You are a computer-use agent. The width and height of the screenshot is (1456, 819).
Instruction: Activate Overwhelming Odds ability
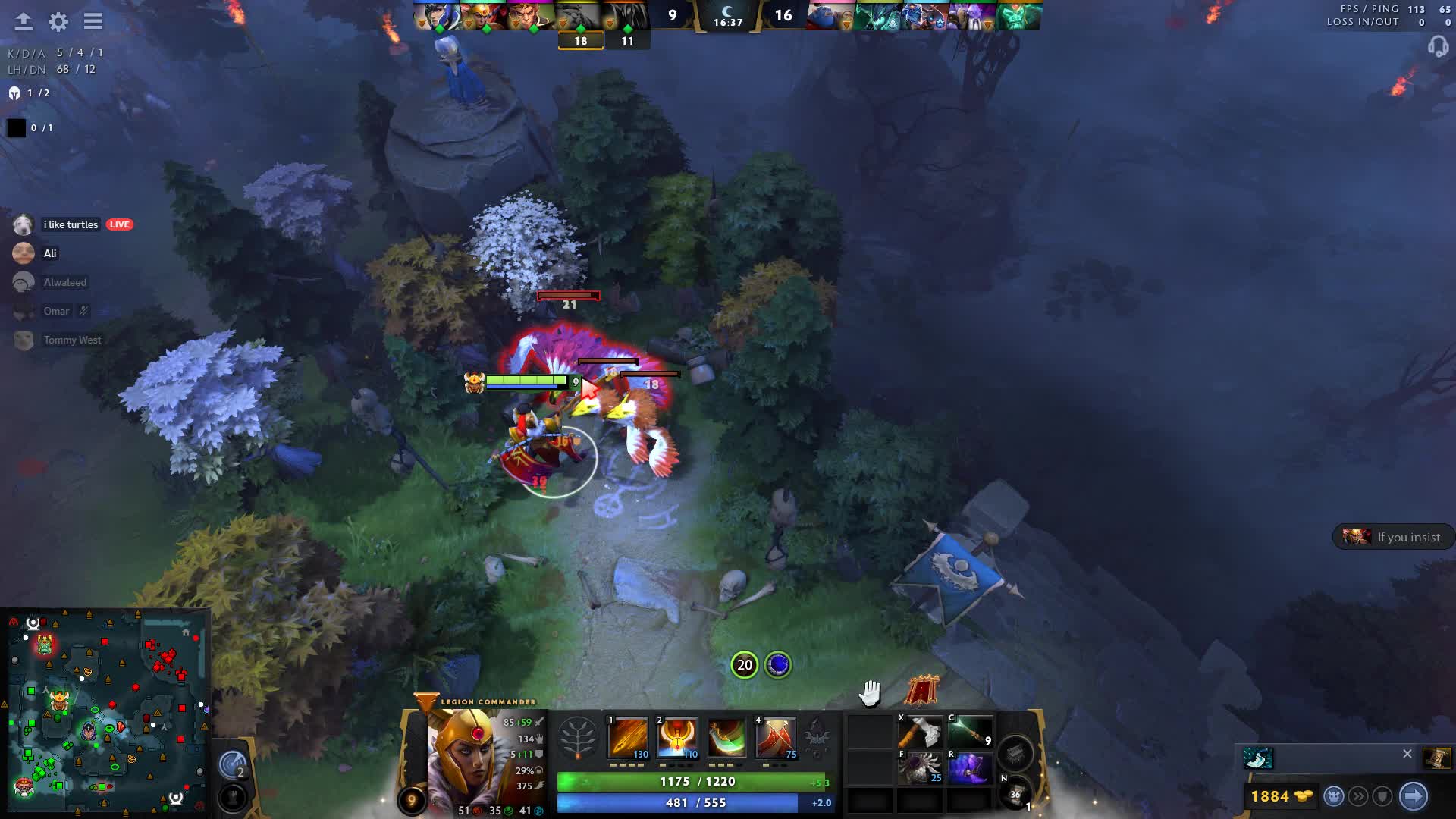[x=628, y=737]
